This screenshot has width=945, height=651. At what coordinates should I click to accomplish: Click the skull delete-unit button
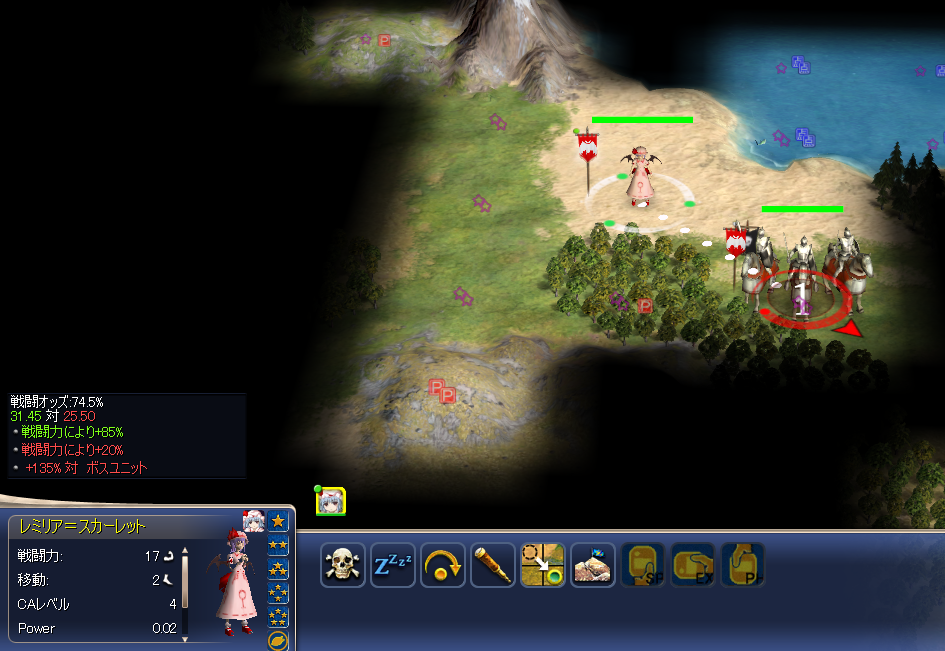(342, 565)
